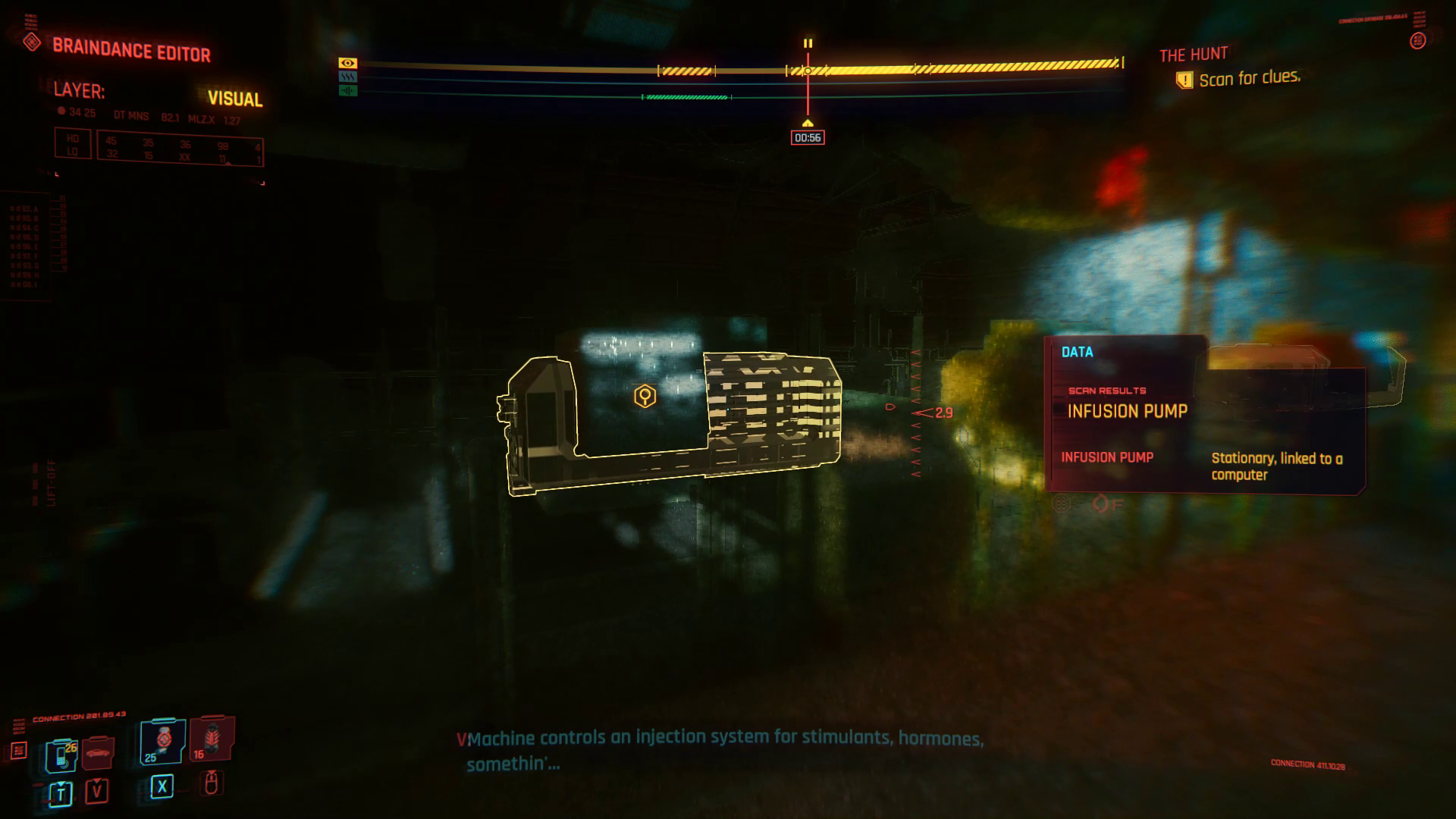1456x819 pixels.
Task: Open THE HUNT quest entry
Action: (x=1193, y=54)
